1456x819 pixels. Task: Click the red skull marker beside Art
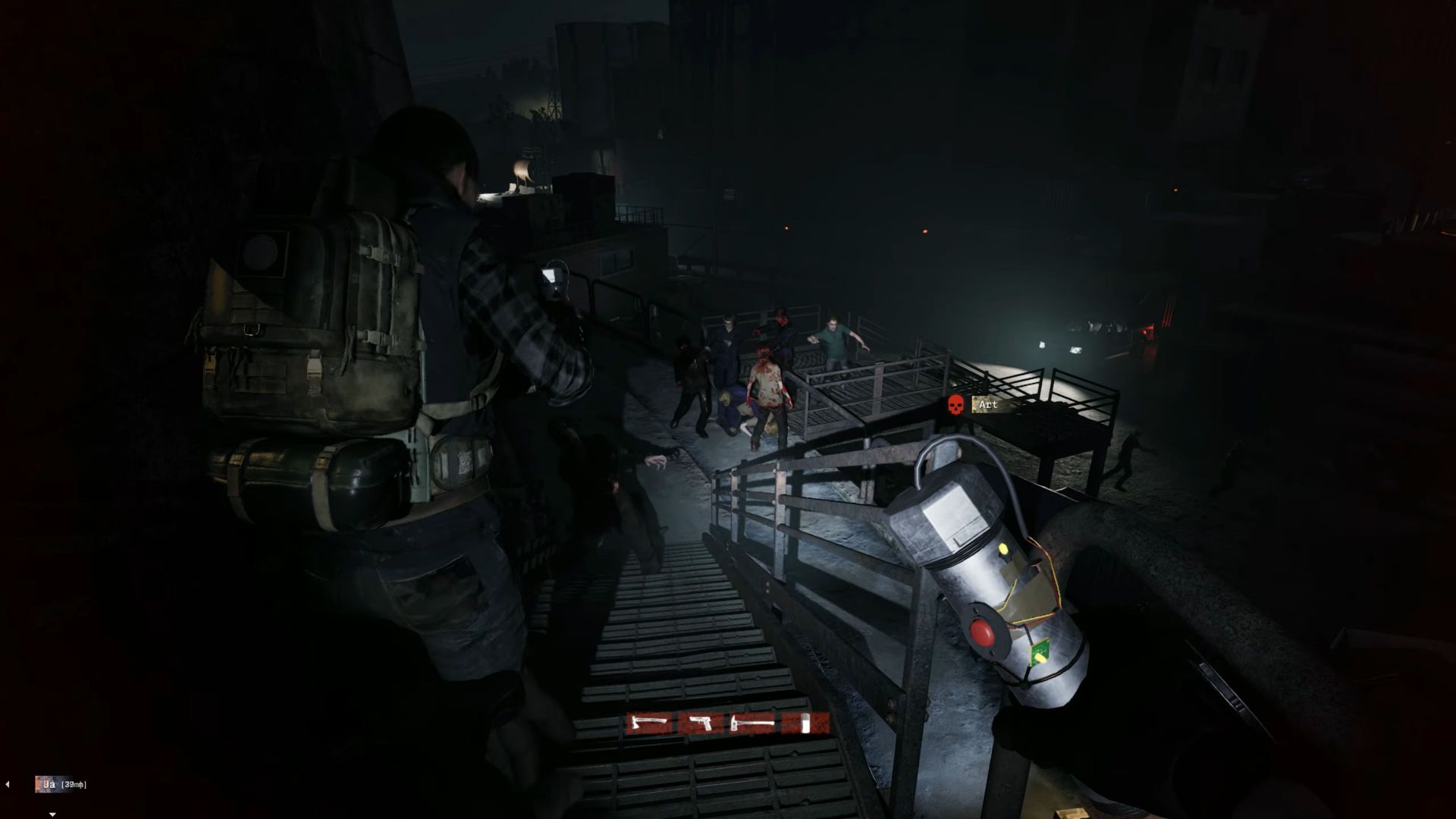pos(955,405)
